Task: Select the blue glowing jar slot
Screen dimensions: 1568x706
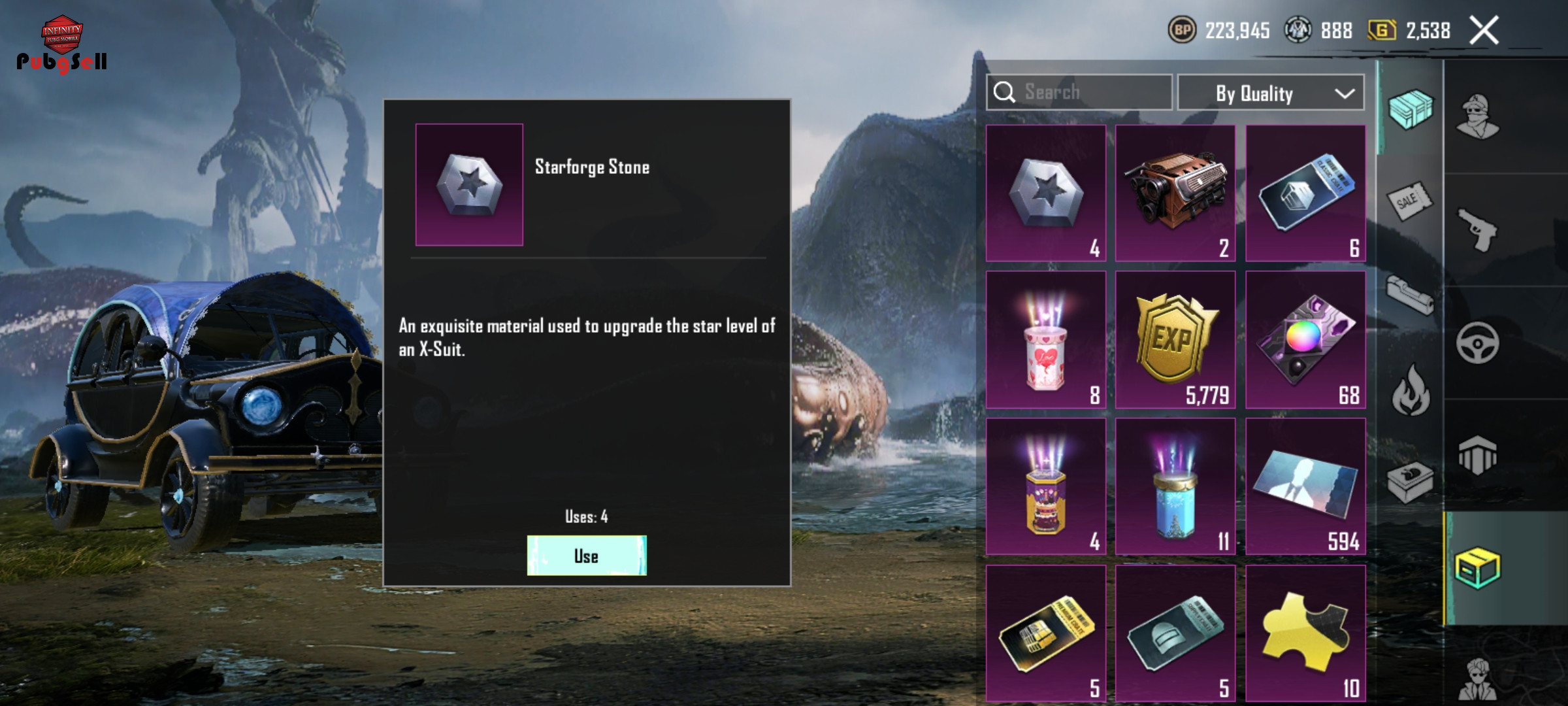Action: tap(1175, 486)
